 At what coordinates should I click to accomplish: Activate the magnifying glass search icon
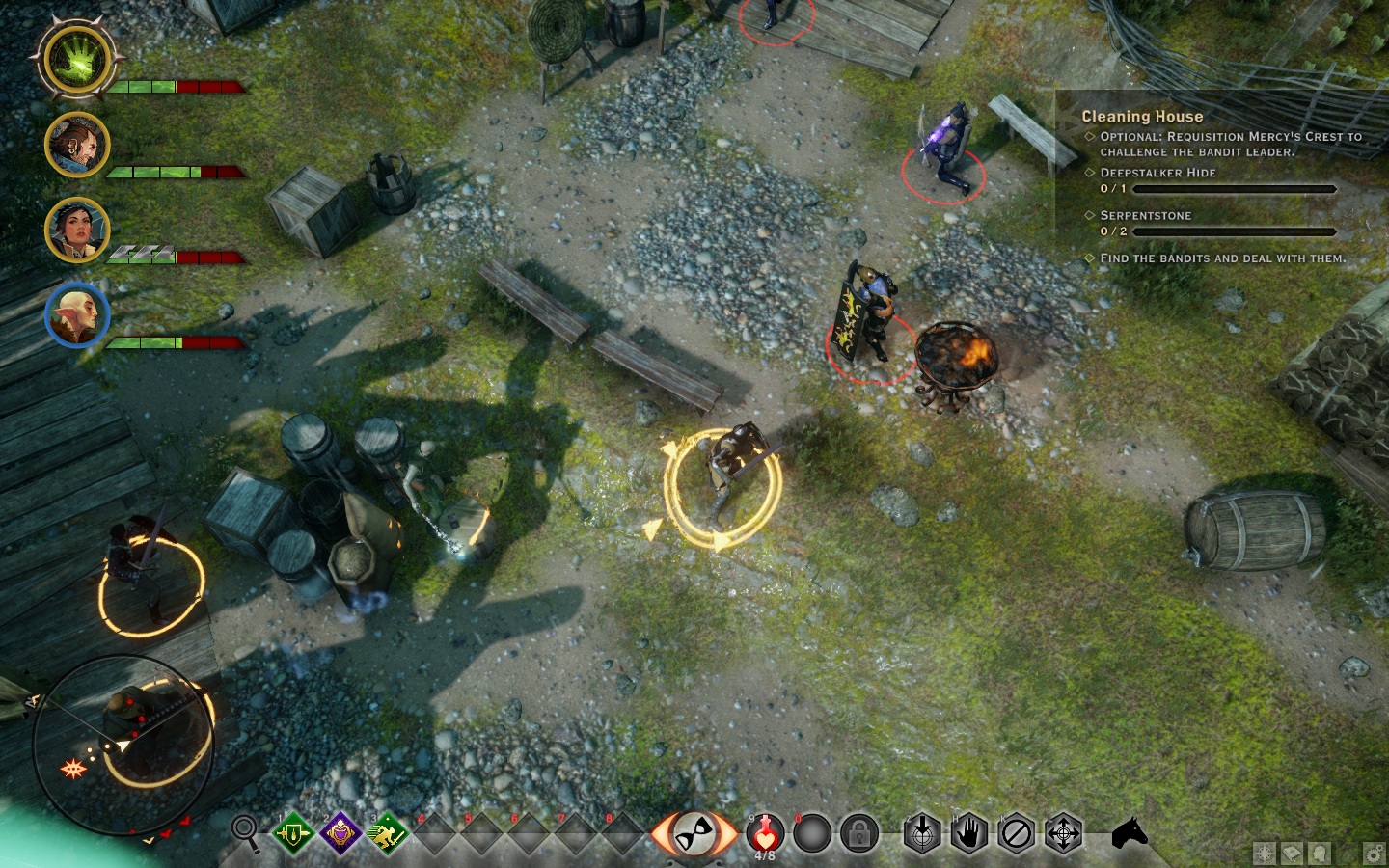pyautogui.click(x=246, y=831)
